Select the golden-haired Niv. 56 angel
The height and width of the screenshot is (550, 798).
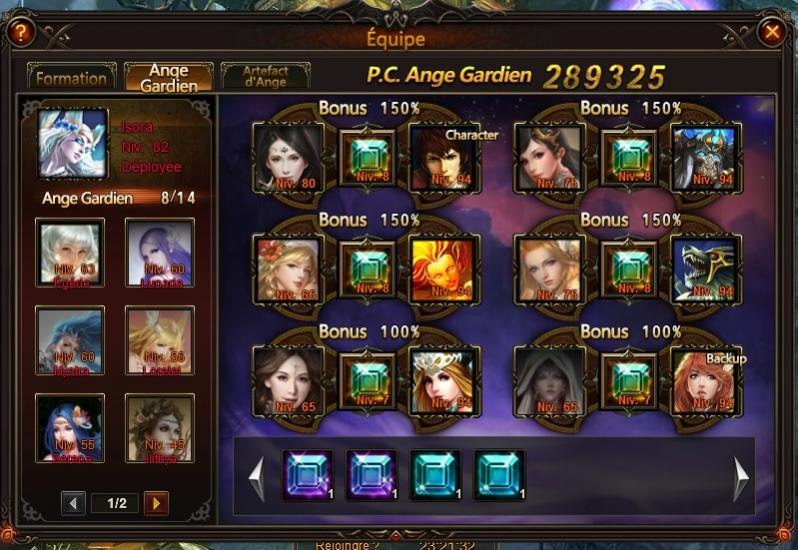point(160,340)
